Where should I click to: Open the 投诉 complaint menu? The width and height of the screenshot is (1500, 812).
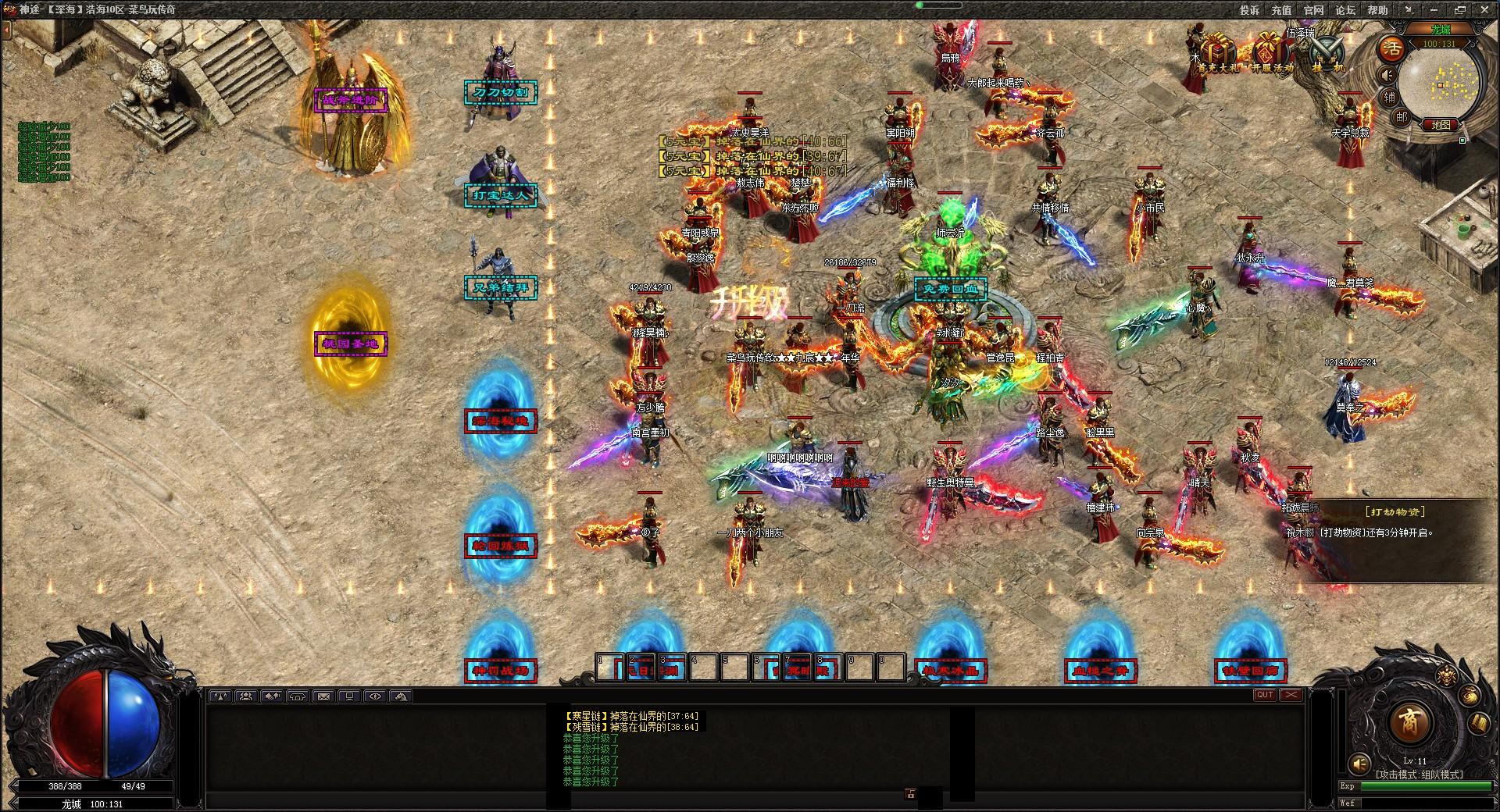coord(1249,10)
